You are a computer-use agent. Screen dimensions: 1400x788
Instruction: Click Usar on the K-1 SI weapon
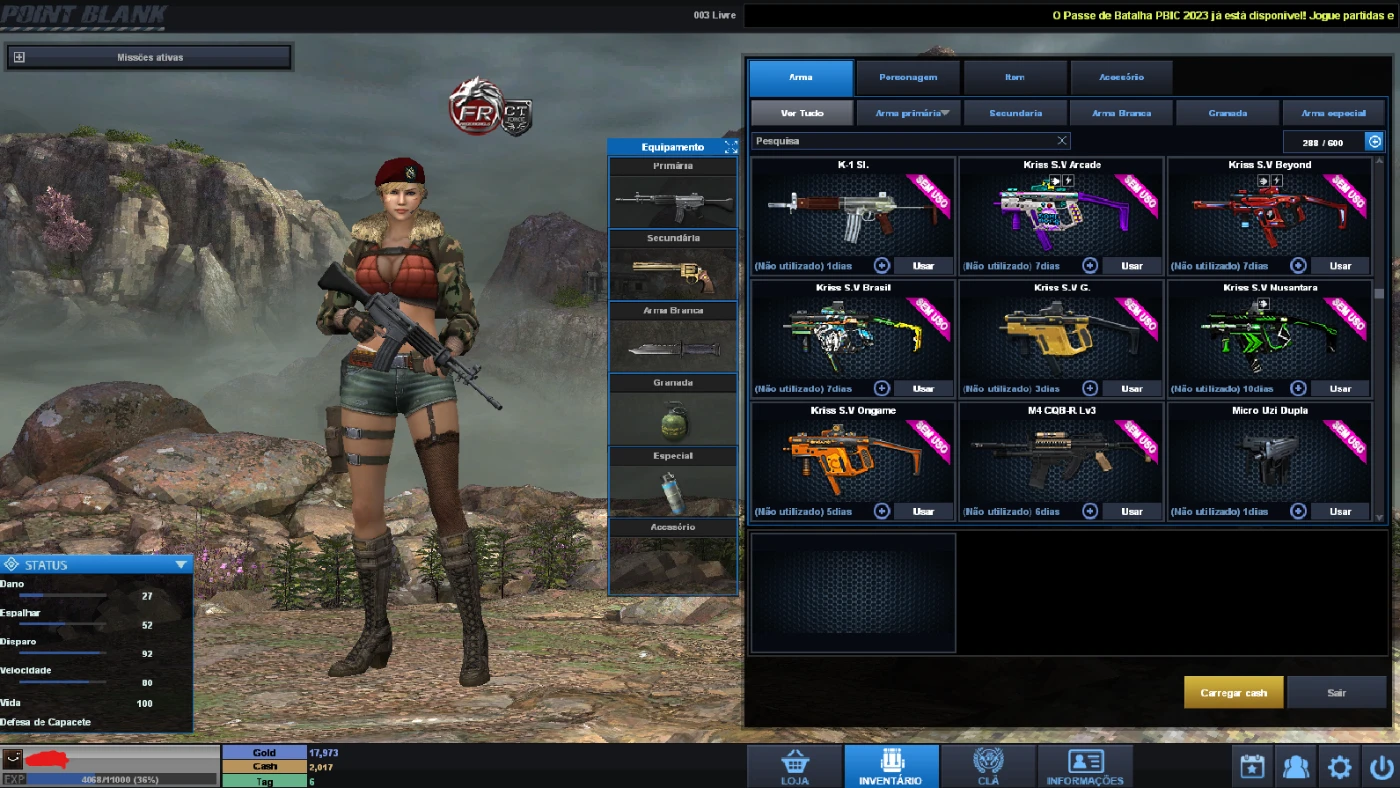point(924,265)
